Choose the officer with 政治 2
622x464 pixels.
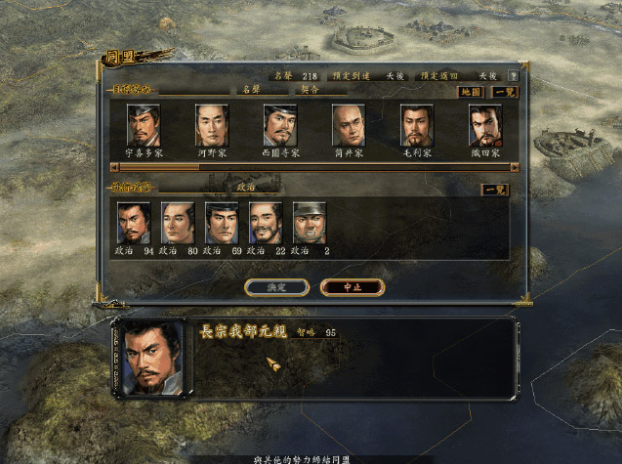pyautogui.click(x=309, y=222)
